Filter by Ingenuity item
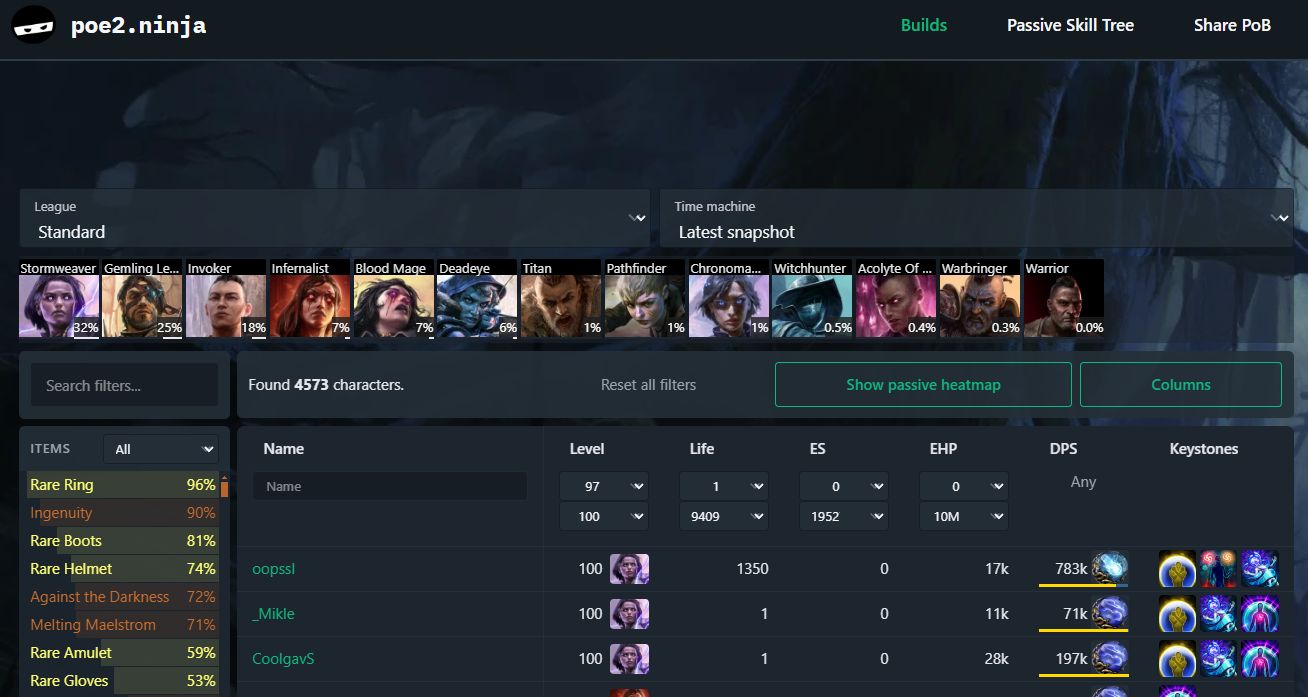Viewport: 1308px width, 697px height. 61,513
